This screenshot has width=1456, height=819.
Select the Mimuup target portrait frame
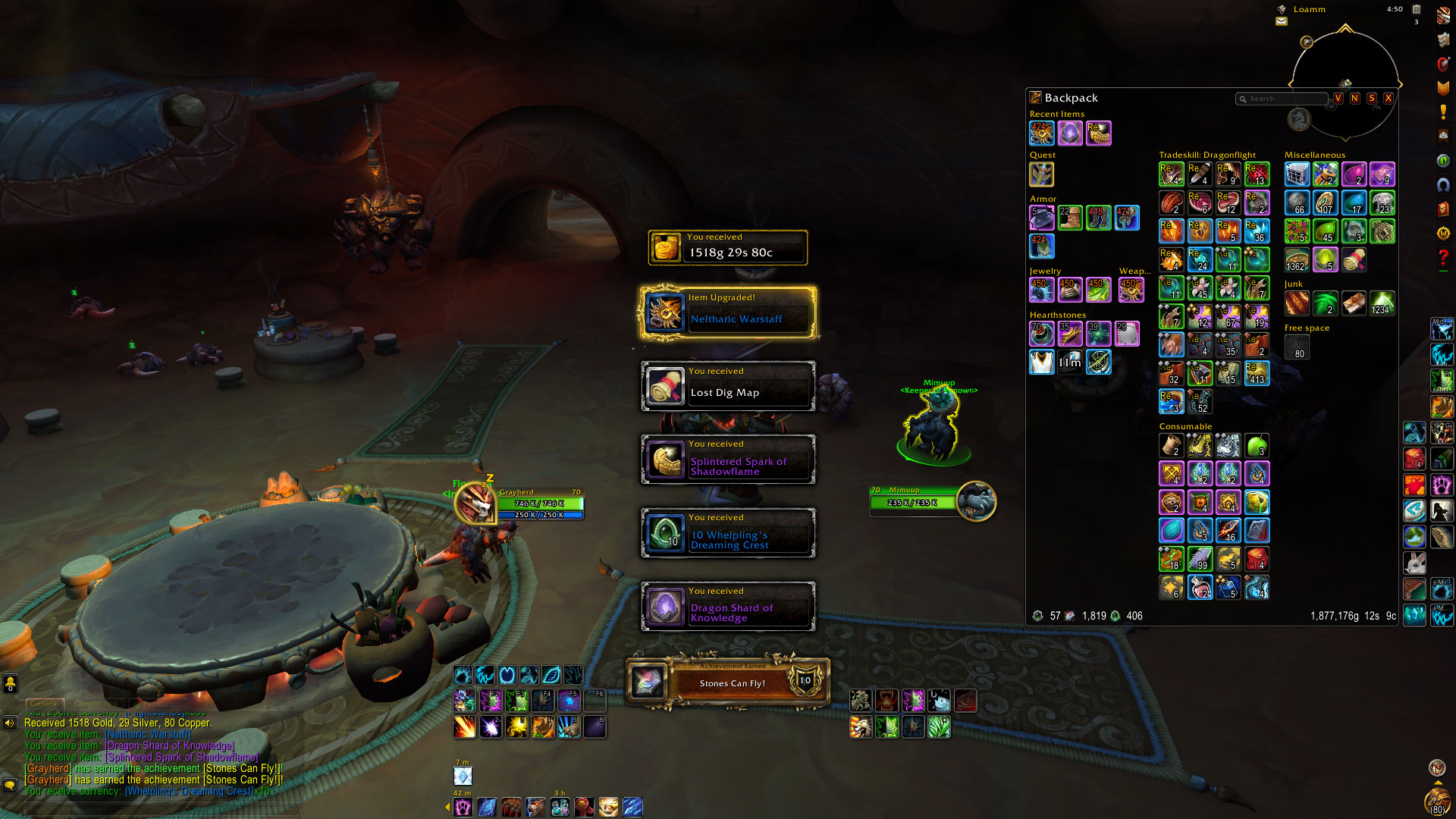(975, 500)
